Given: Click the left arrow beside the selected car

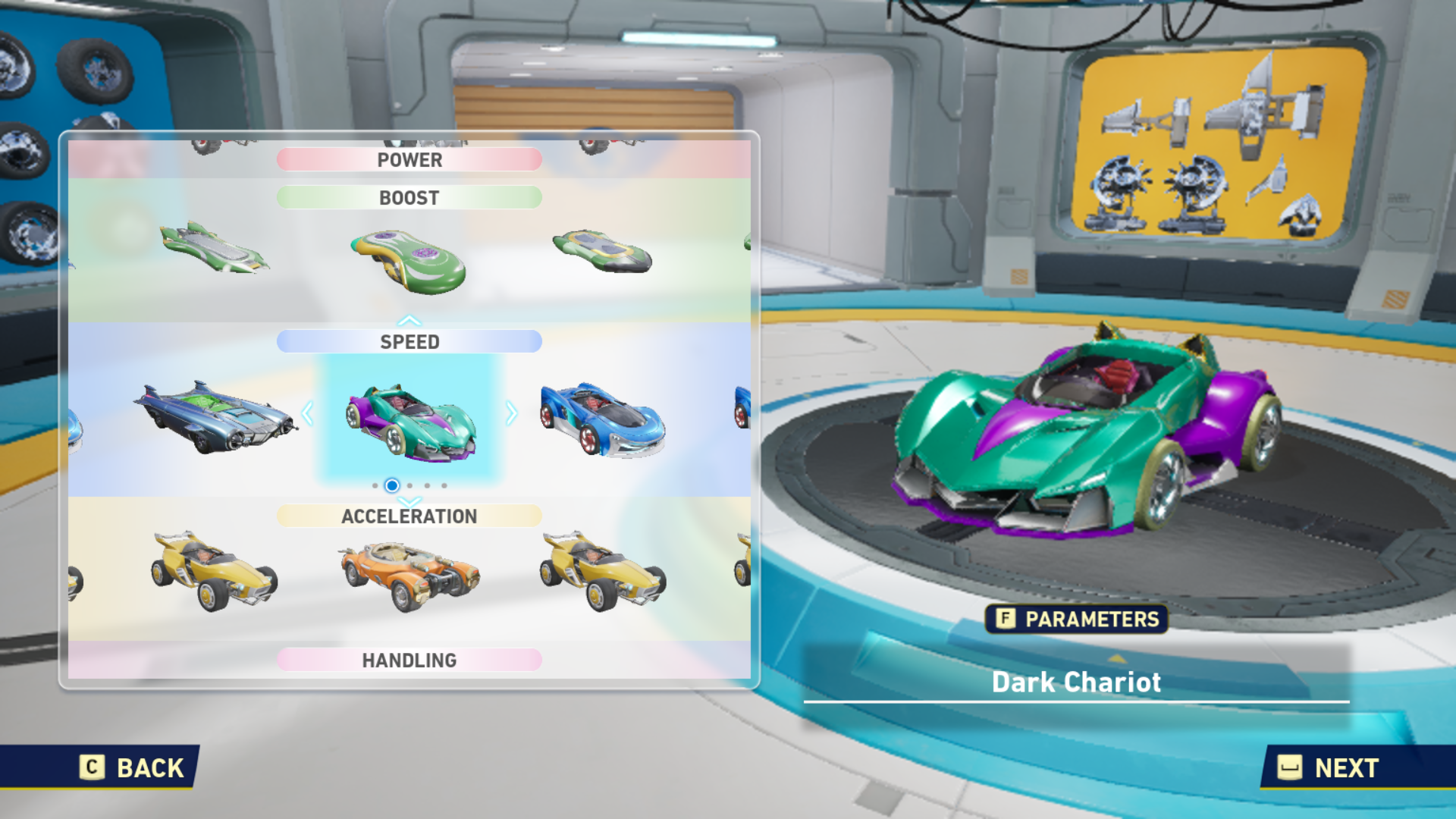Looking at the screenshot, I should click(308, 415).
